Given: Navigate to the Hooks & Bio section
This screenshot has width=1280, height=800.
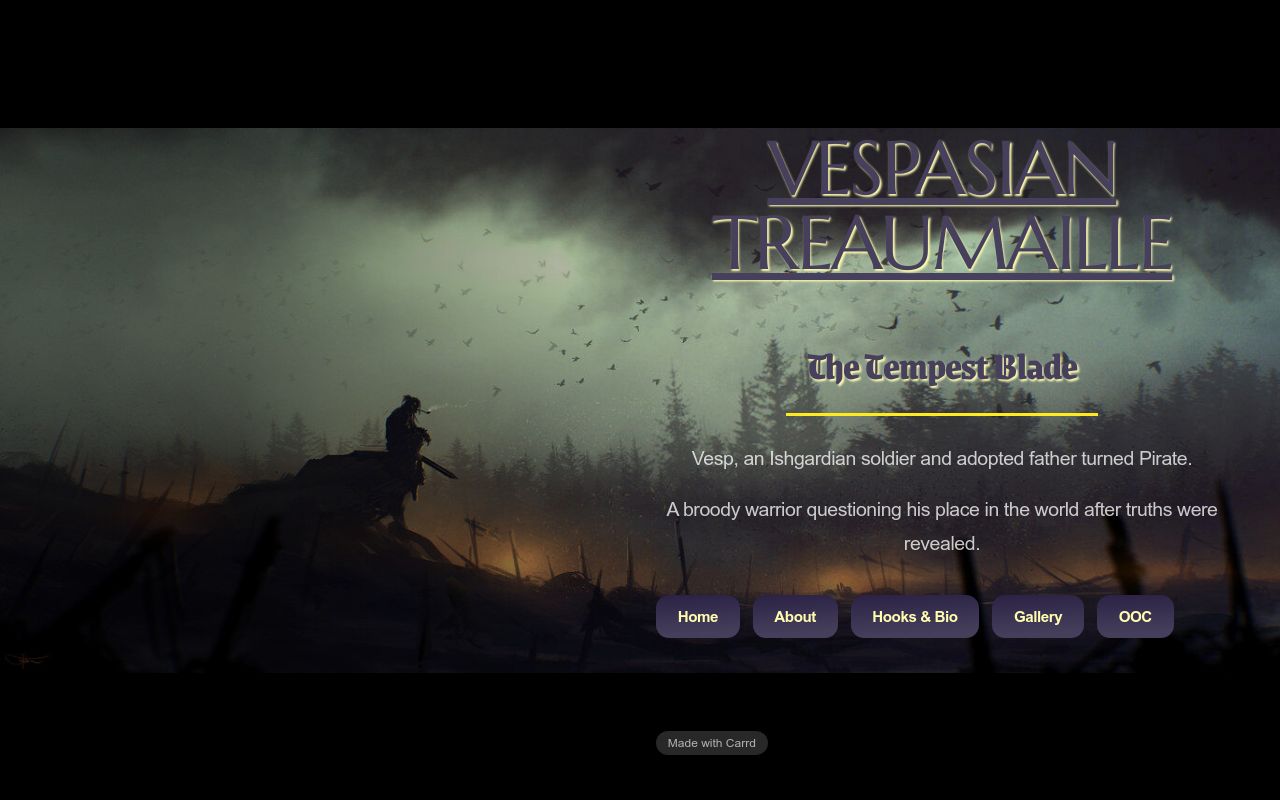Looking at the screenshot, I should click(x=914, y=617).
